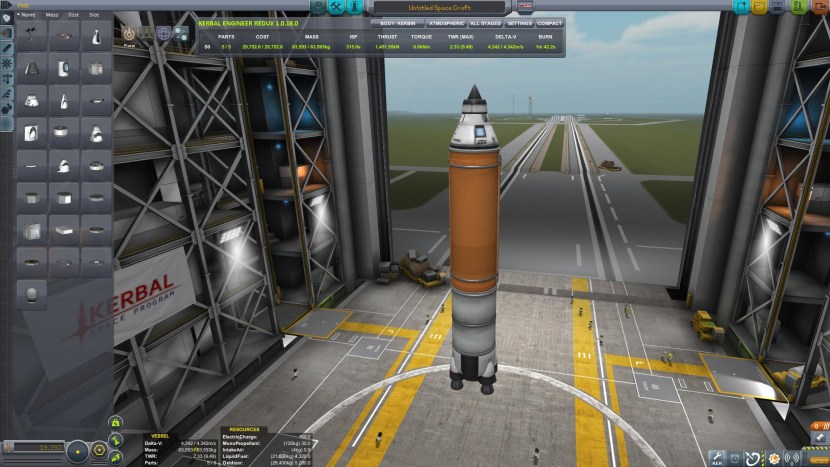Switch to the parts wrench-and-screwdriver tab
The width and height of the screenshot is (830, 467).
[x=337, y=7]
